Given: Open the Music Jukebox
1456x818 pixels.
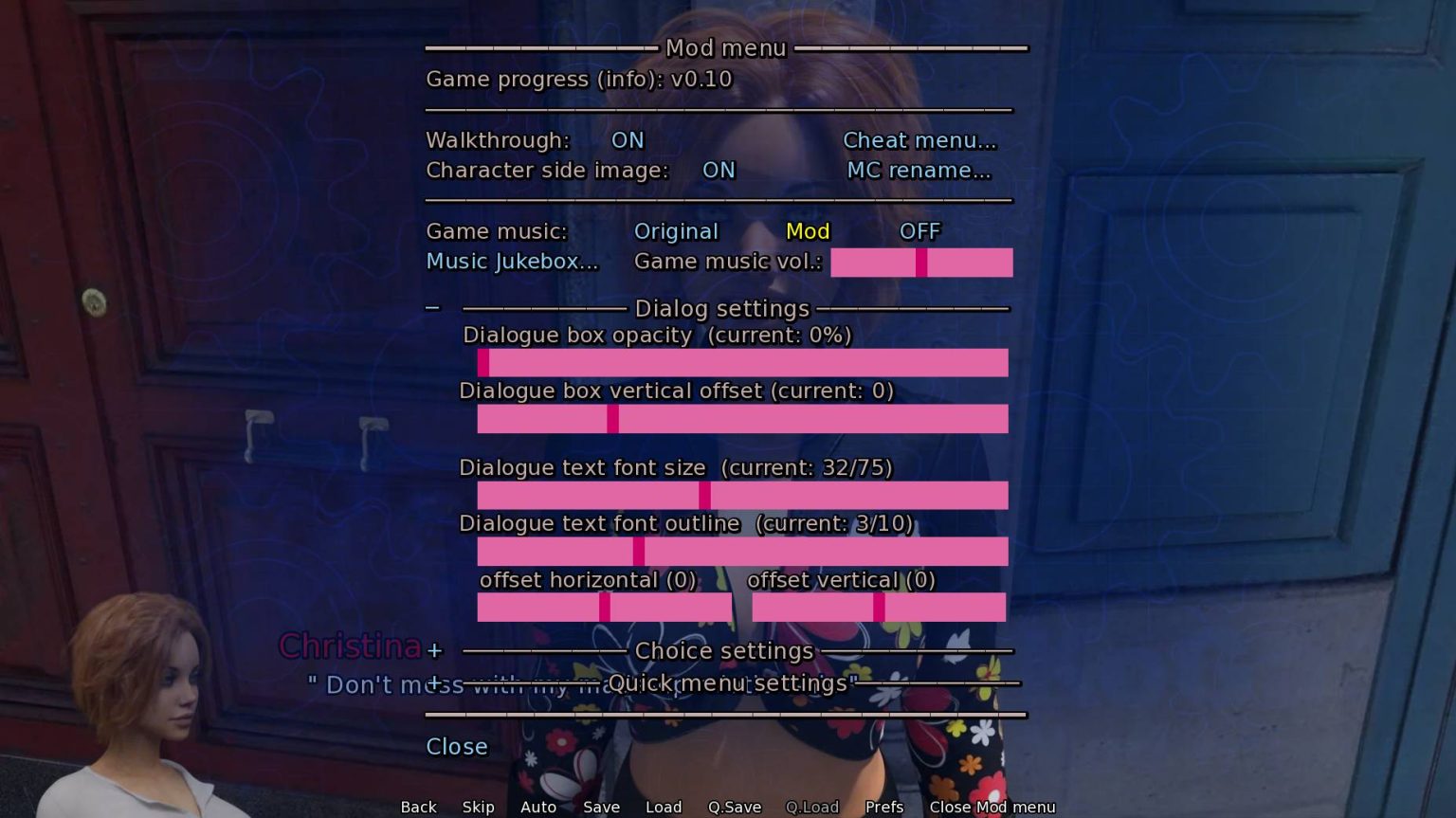Looking at the screenshot, I should [512, 262].
